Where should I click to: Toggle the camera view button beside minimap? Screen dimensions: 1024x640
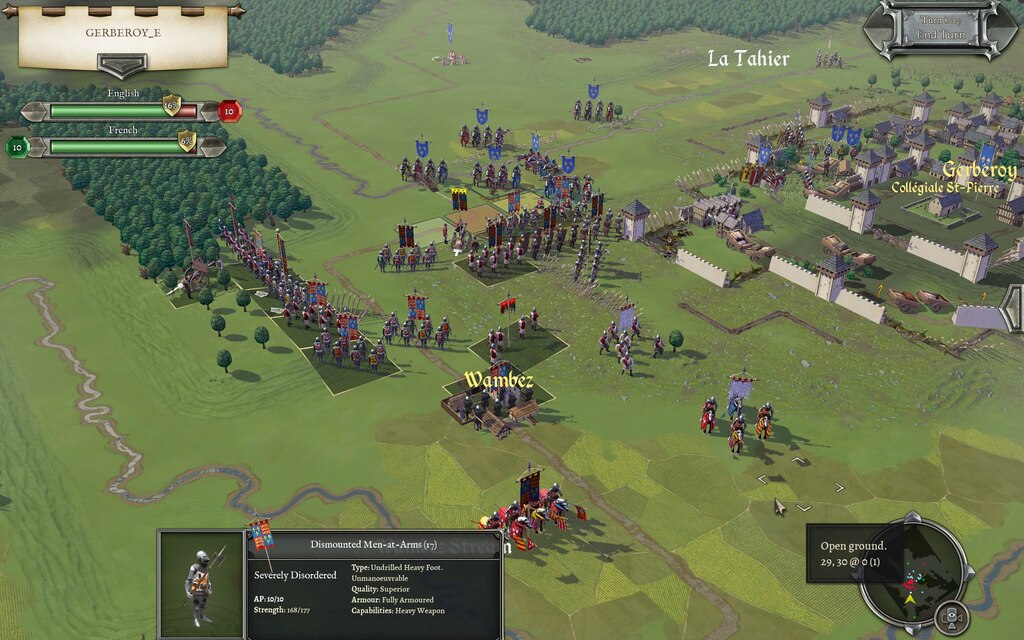(952, 616)
